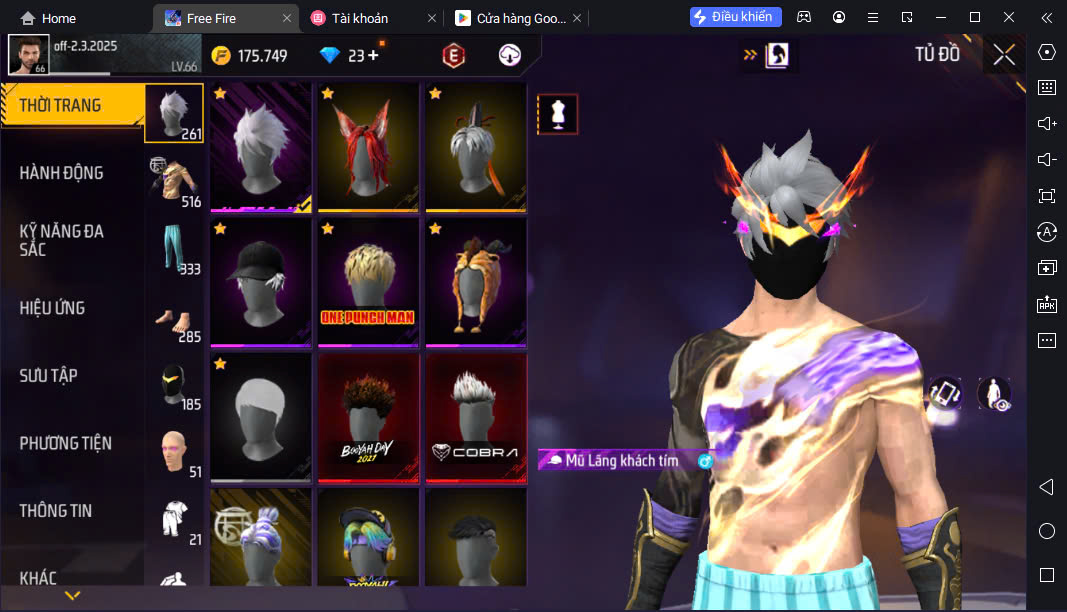This screenshot has height=612, width=1067.
Task: Select the tops subcategory with 516 items
Action: pyautogui.click(x=175, y=182)
